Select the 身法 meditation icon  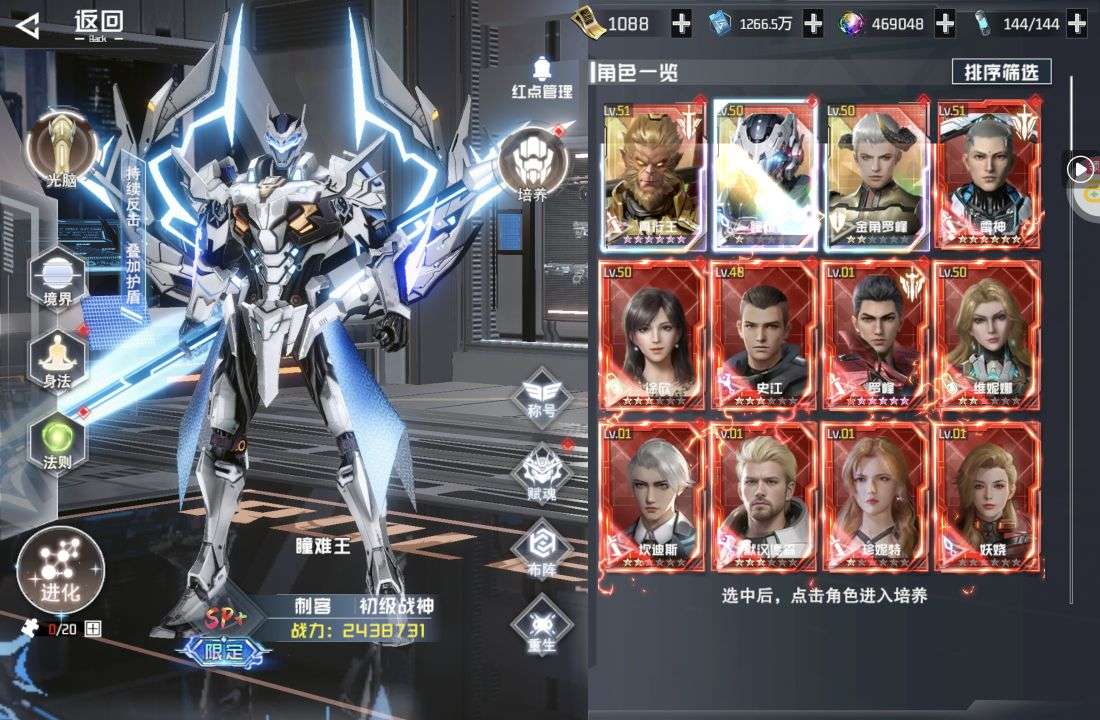[58, 357]
